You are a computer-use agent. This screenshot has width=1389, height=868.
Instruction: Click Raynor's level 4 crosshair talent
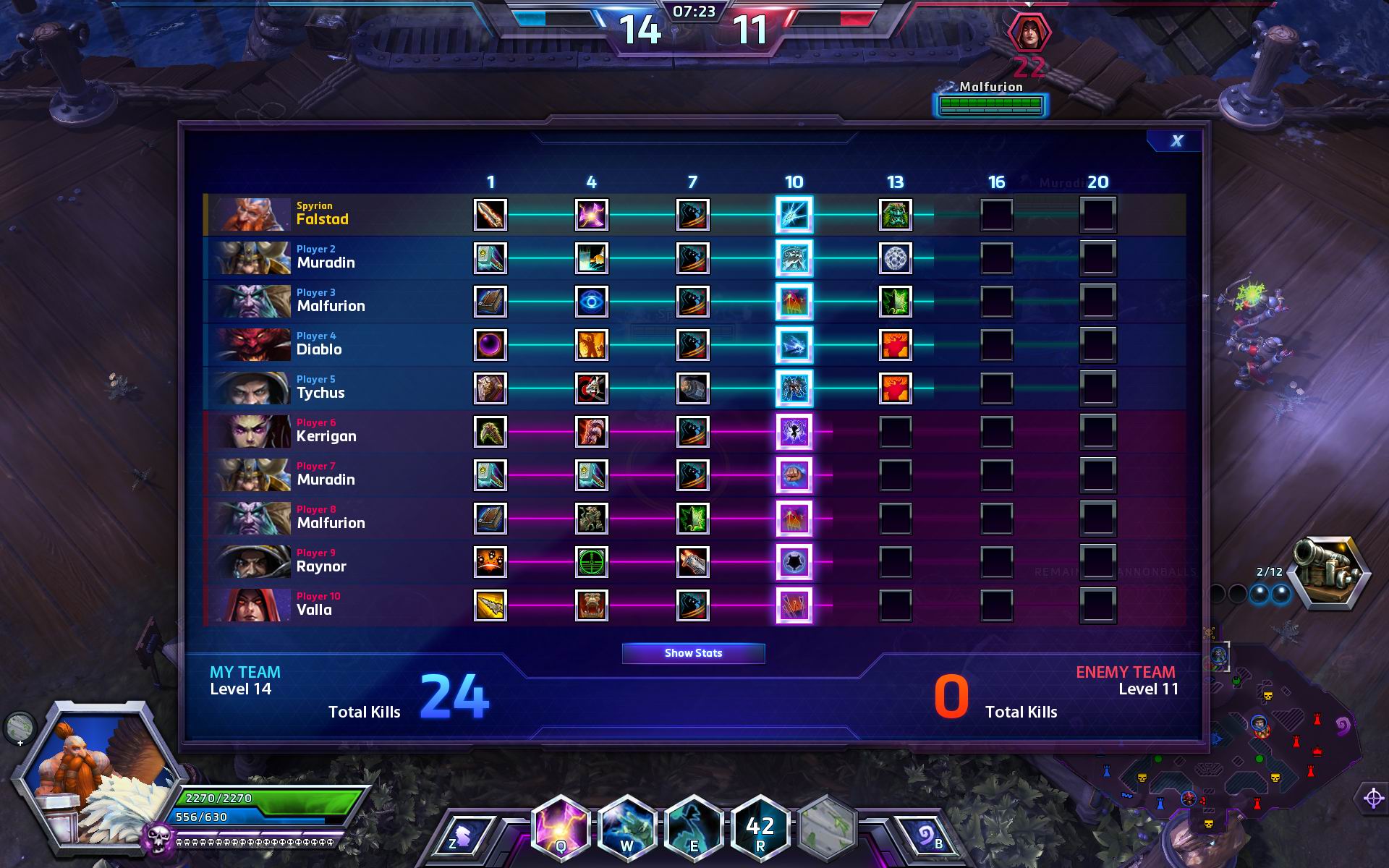click(x=591, y=562)
